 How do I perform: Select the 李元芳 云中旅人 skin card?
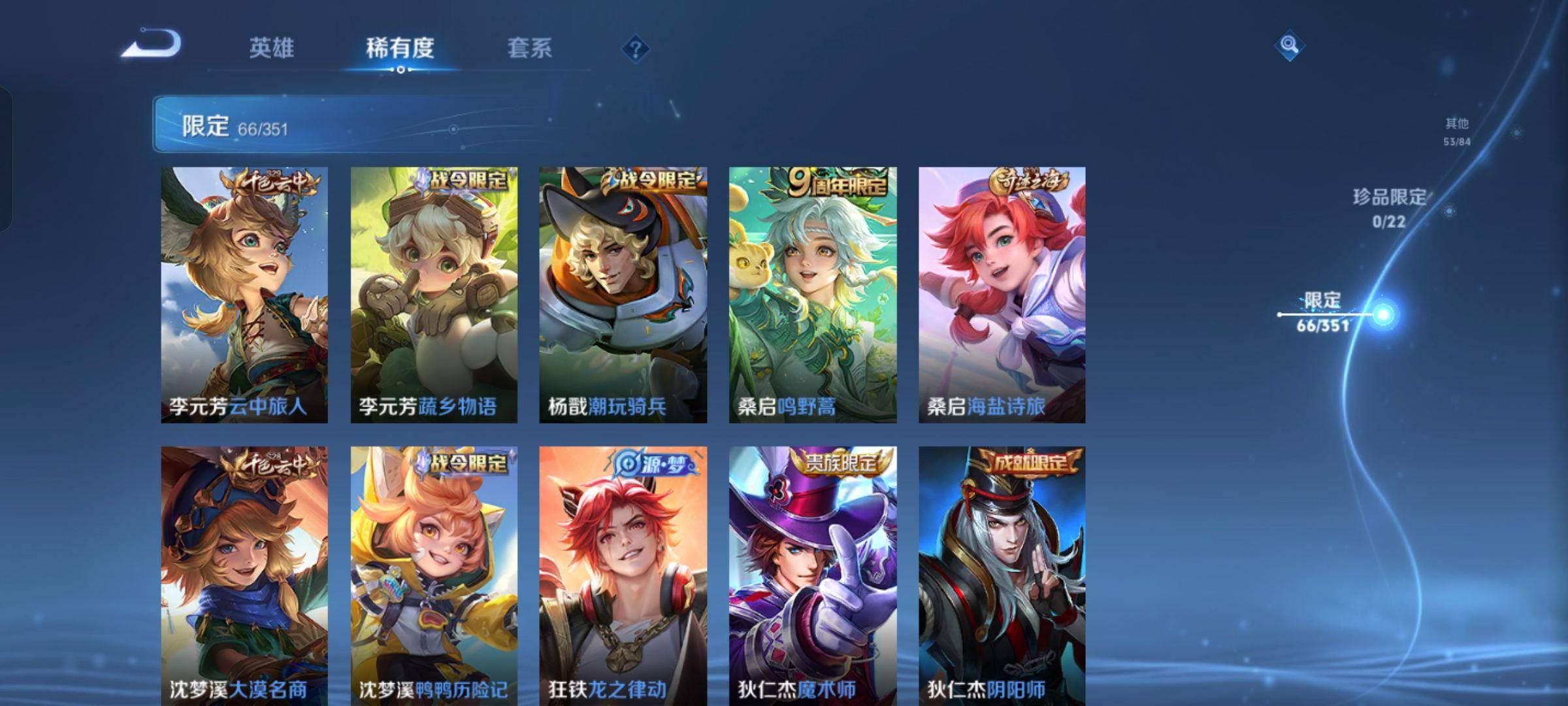click(244, 295)
